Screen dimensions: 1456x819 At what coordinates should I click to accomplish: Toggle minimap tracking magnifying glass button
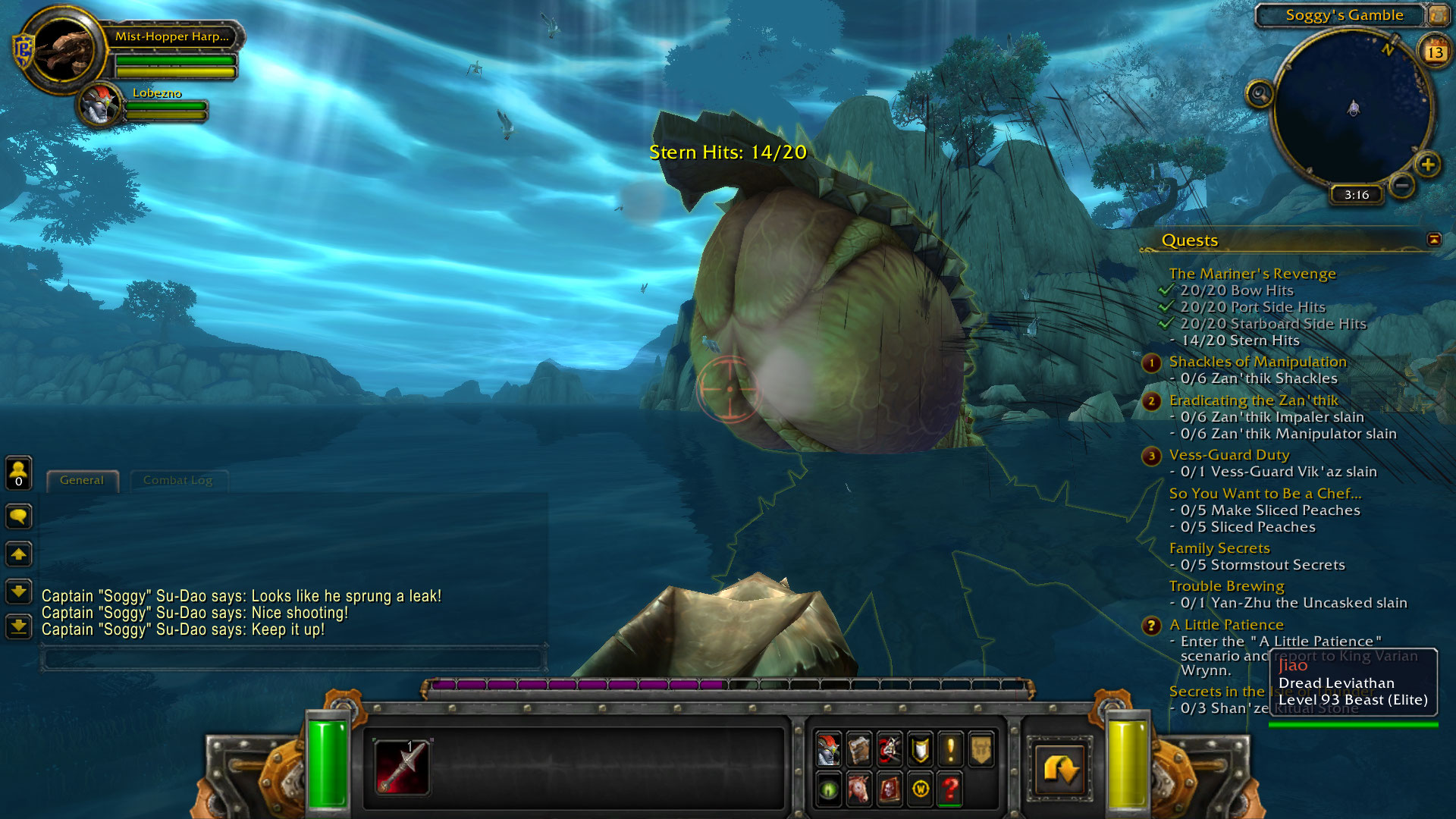(x=1260, y=94)
